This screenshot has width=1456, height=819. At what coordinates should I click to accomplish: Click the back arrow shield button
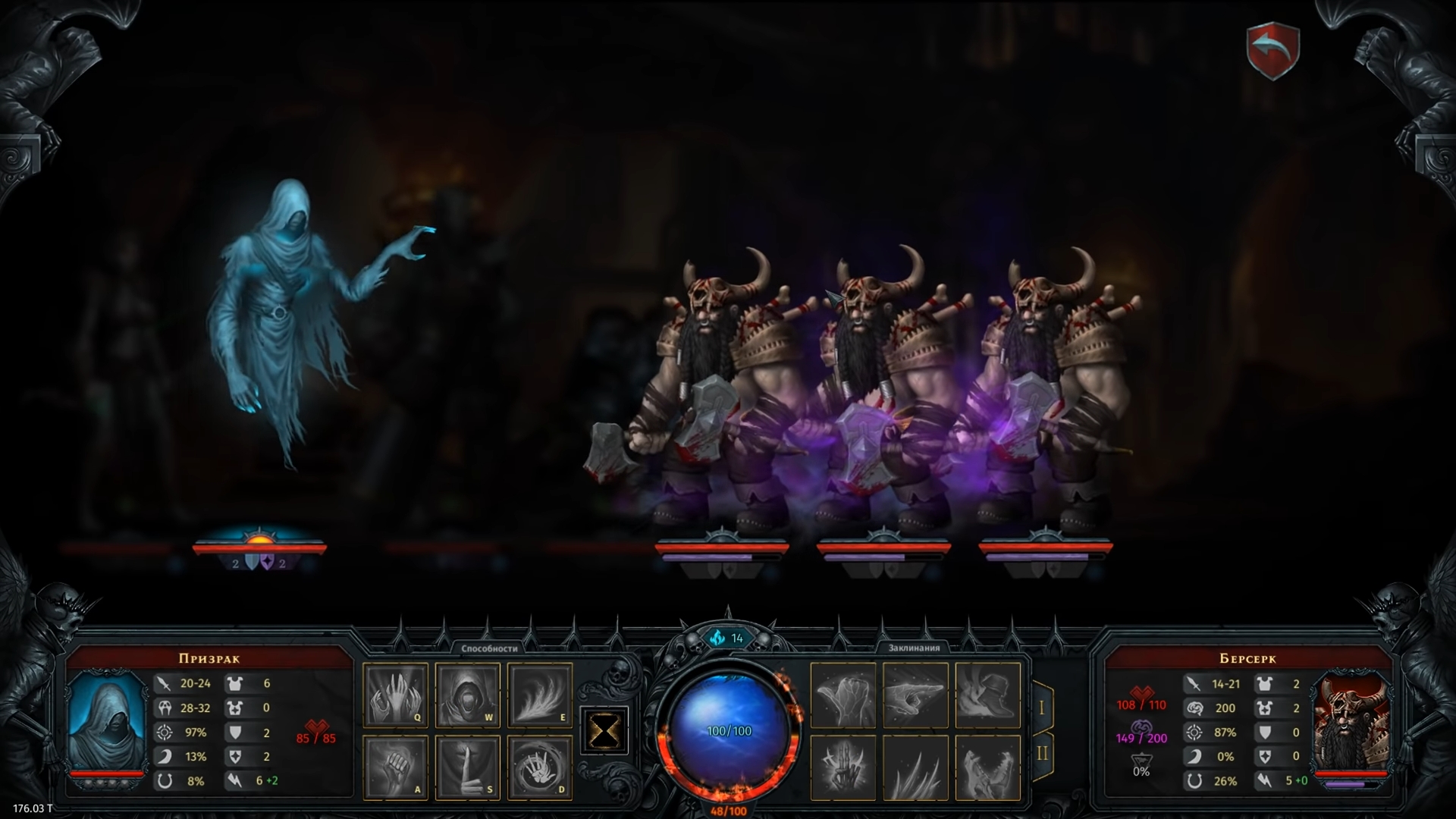pyautogui.click(x=1272, y=50)
